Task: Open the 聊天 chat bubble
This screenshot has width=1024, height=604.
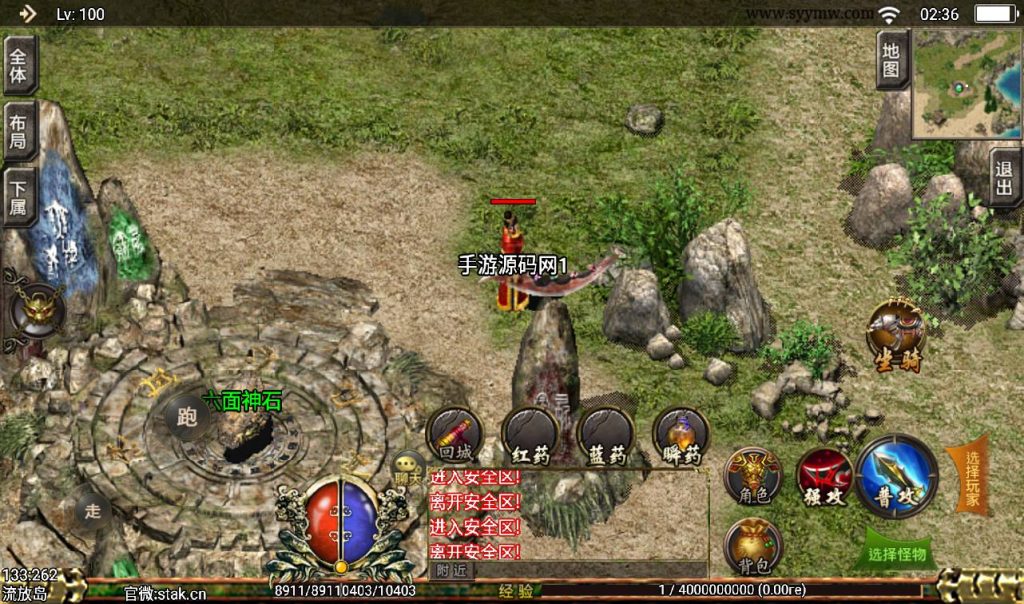Action: coord(408,467)
